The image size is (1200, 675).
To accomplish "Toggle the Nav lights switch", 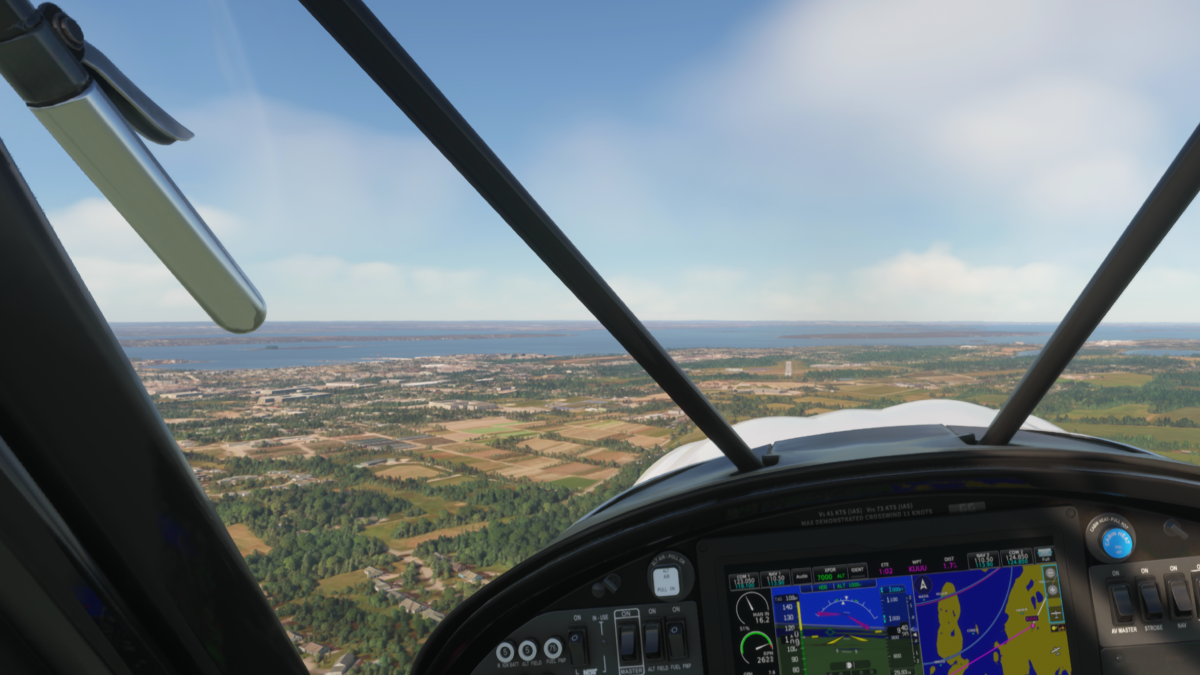I will click(x=1178, y=596).
